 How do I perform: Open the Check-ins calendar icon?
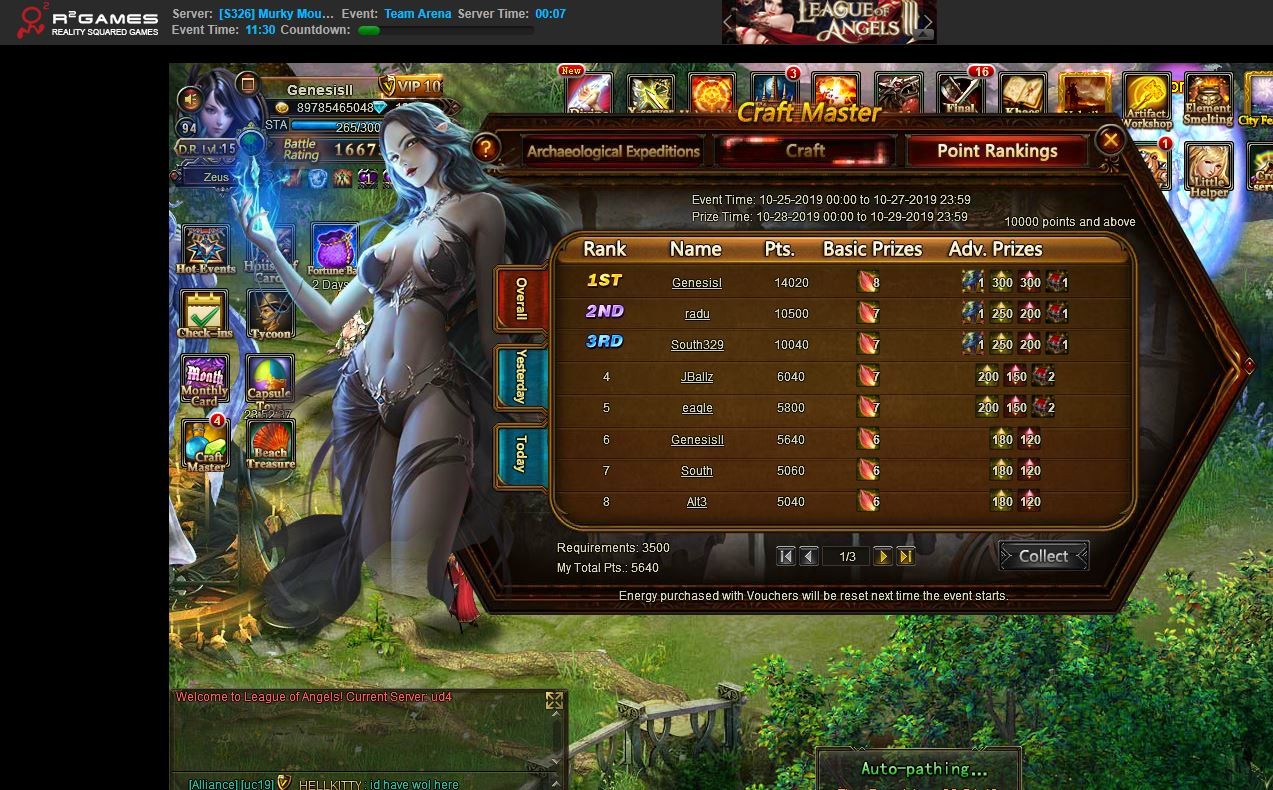pos(205,314)
